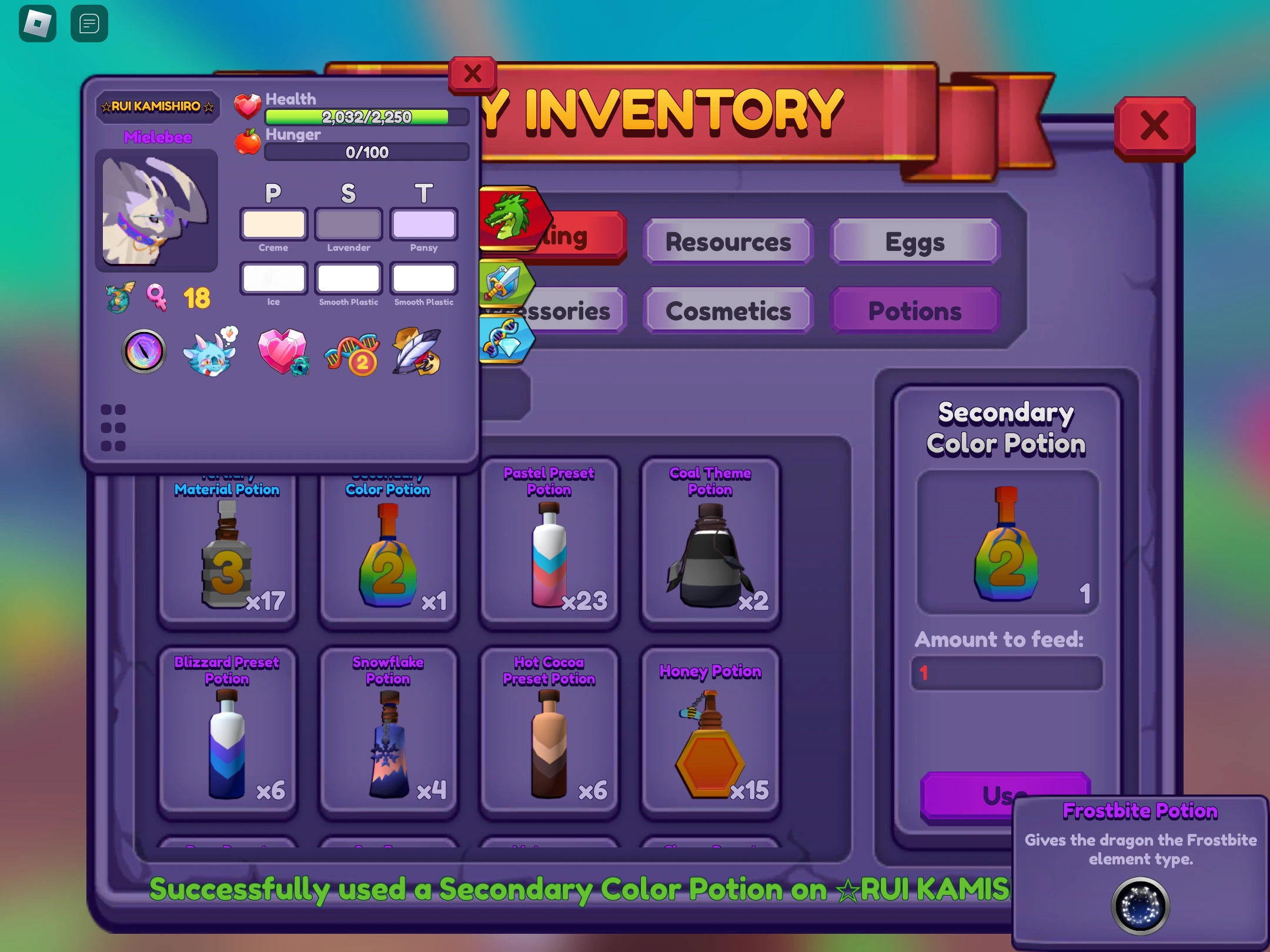Switch to the Eggs tab
Viewport: 1270px width, 952px height.
coord(914,241)
